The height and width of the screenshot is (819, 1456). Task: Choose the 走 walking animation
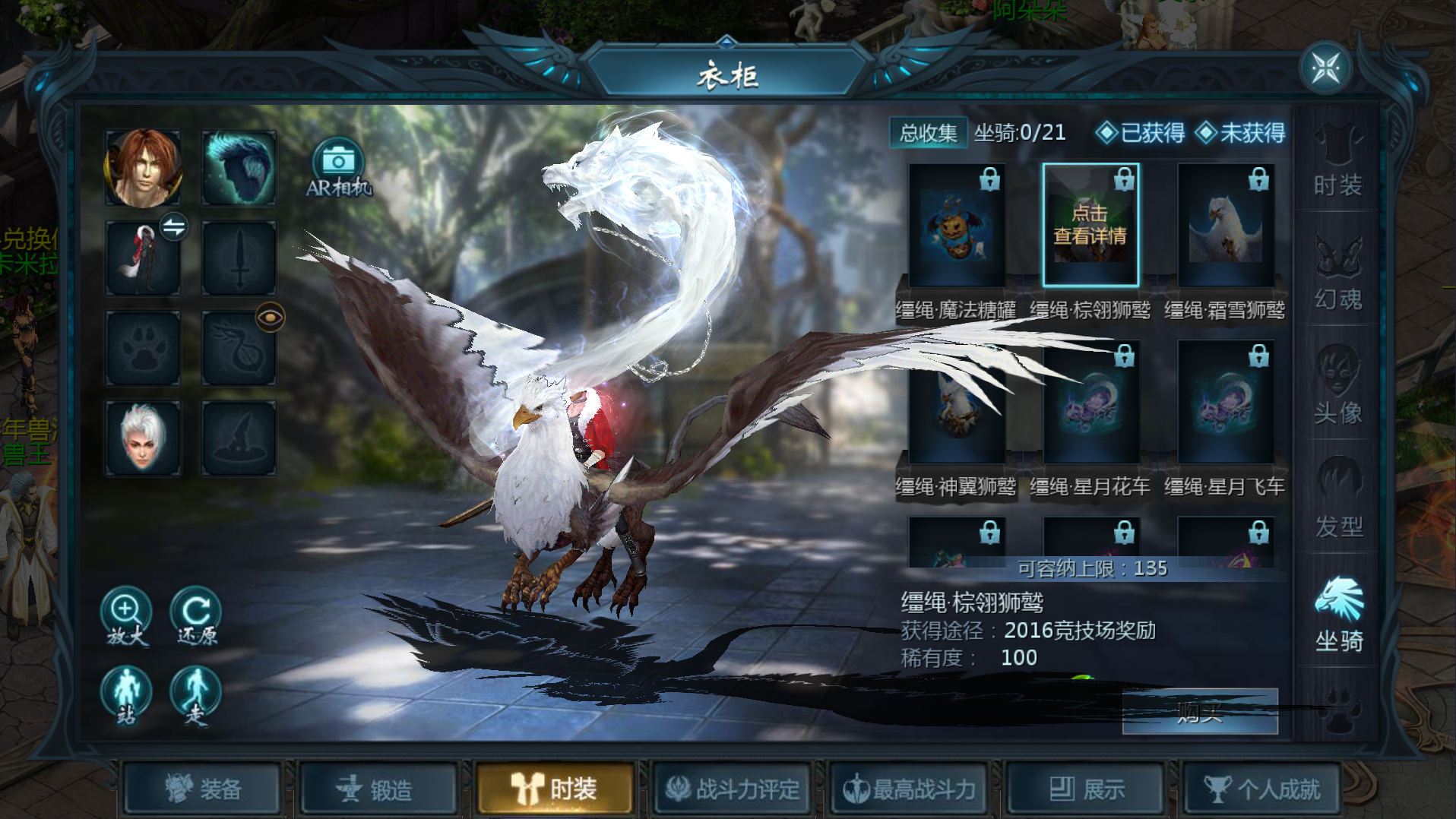[x=196, y=695]
